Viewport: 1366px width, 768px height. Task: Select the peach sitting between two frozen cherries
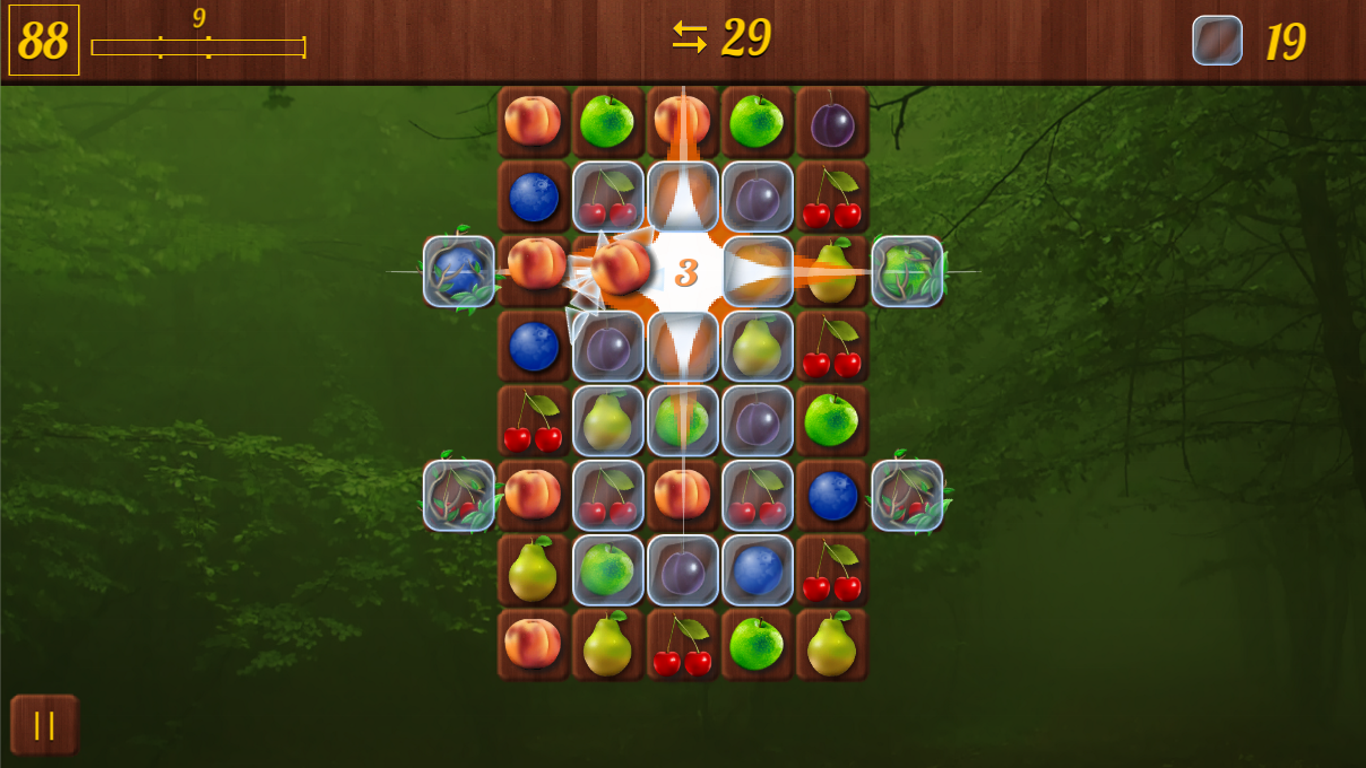pyautogui.click(x=682, y=495)
